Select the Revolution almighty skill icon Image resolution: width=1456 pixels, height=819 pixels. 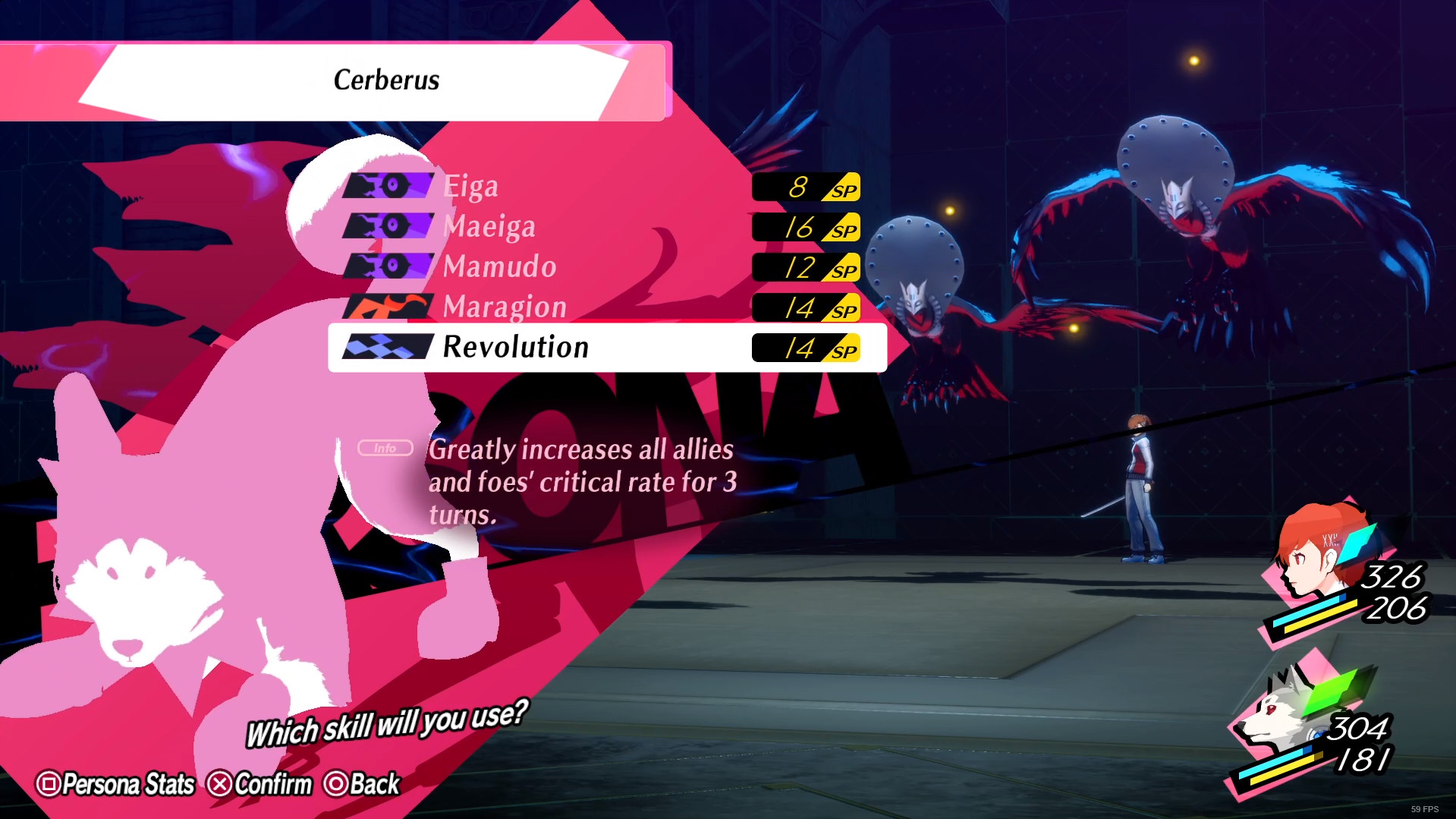(x=388, y=348)
